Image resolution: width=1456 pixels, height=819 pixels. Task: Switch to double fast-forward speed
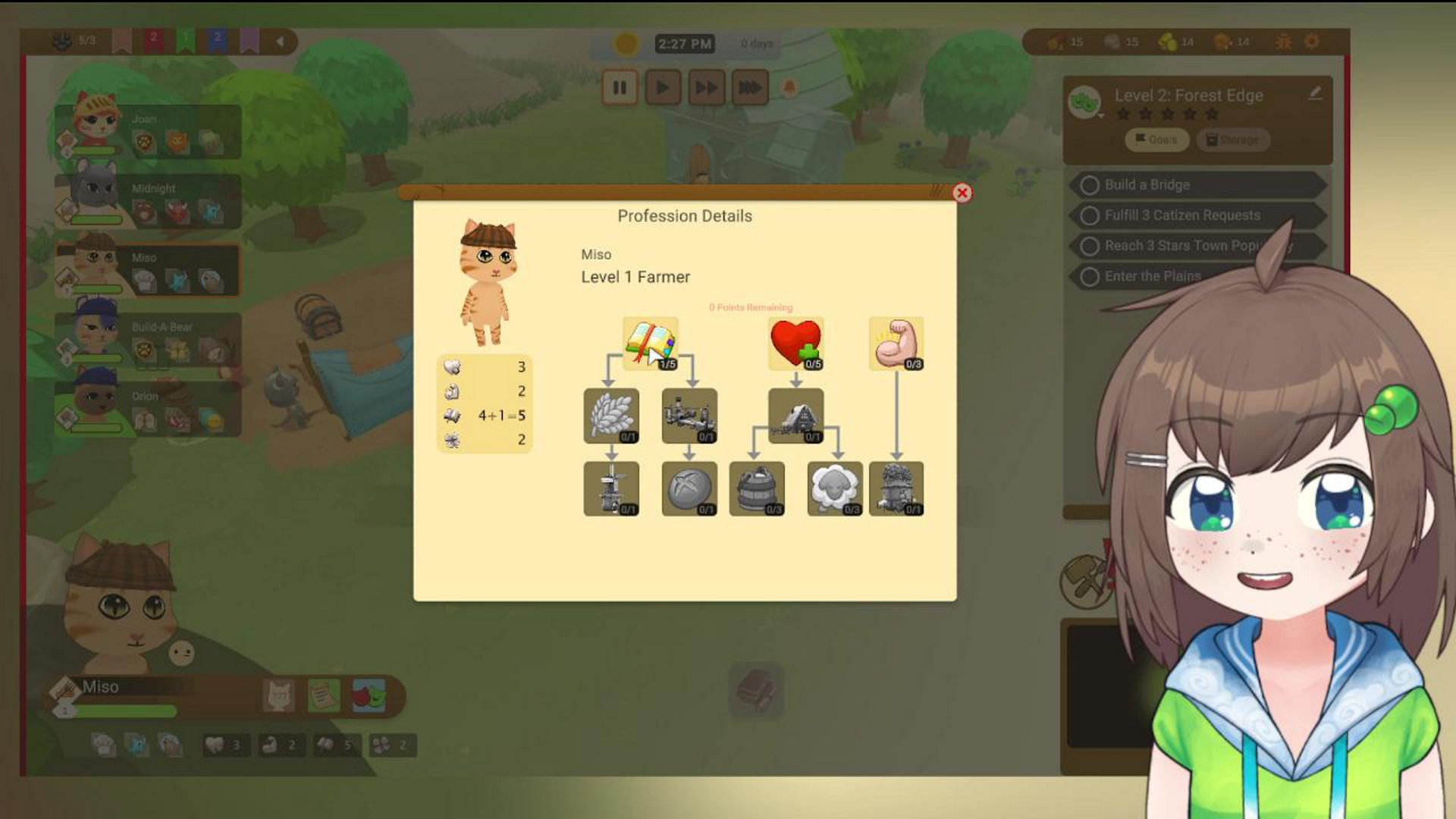(x=706, y=88)
